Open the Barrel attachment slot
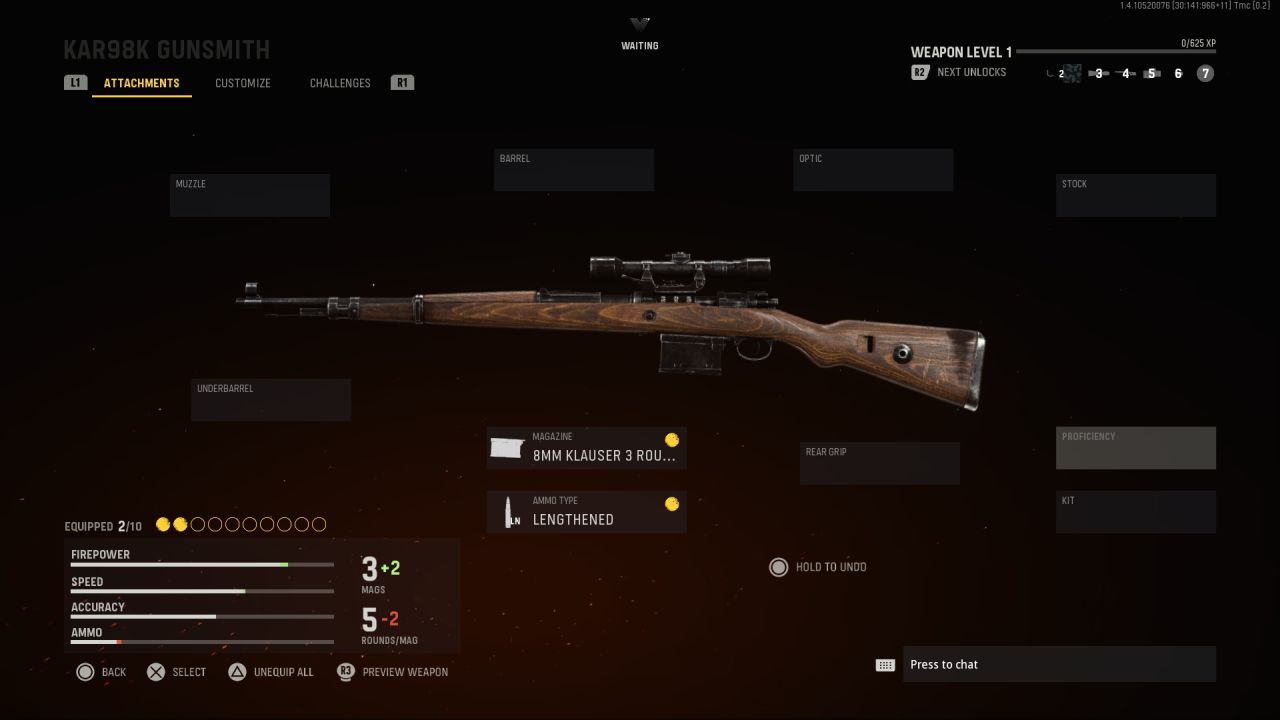Screen dimensions: 1280x720 click(573, 168)
